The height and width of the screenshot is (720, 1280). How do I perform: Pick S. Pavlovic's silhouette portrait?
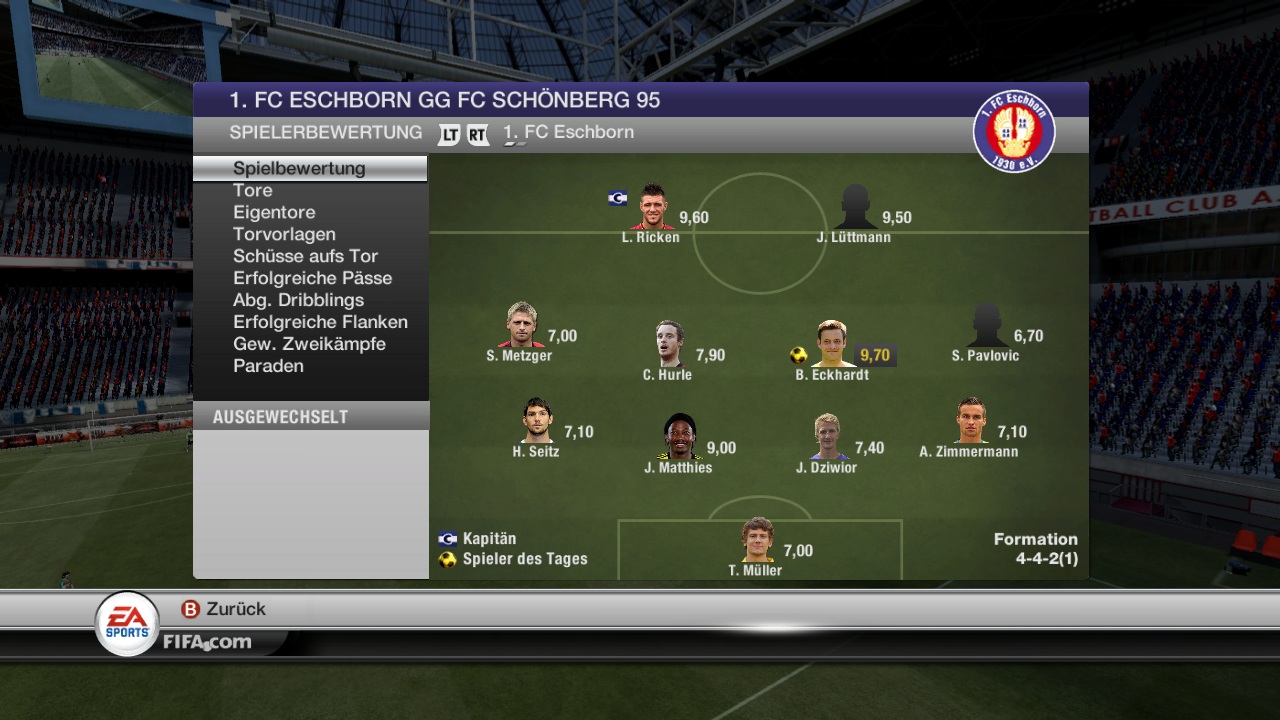point(986,325)
